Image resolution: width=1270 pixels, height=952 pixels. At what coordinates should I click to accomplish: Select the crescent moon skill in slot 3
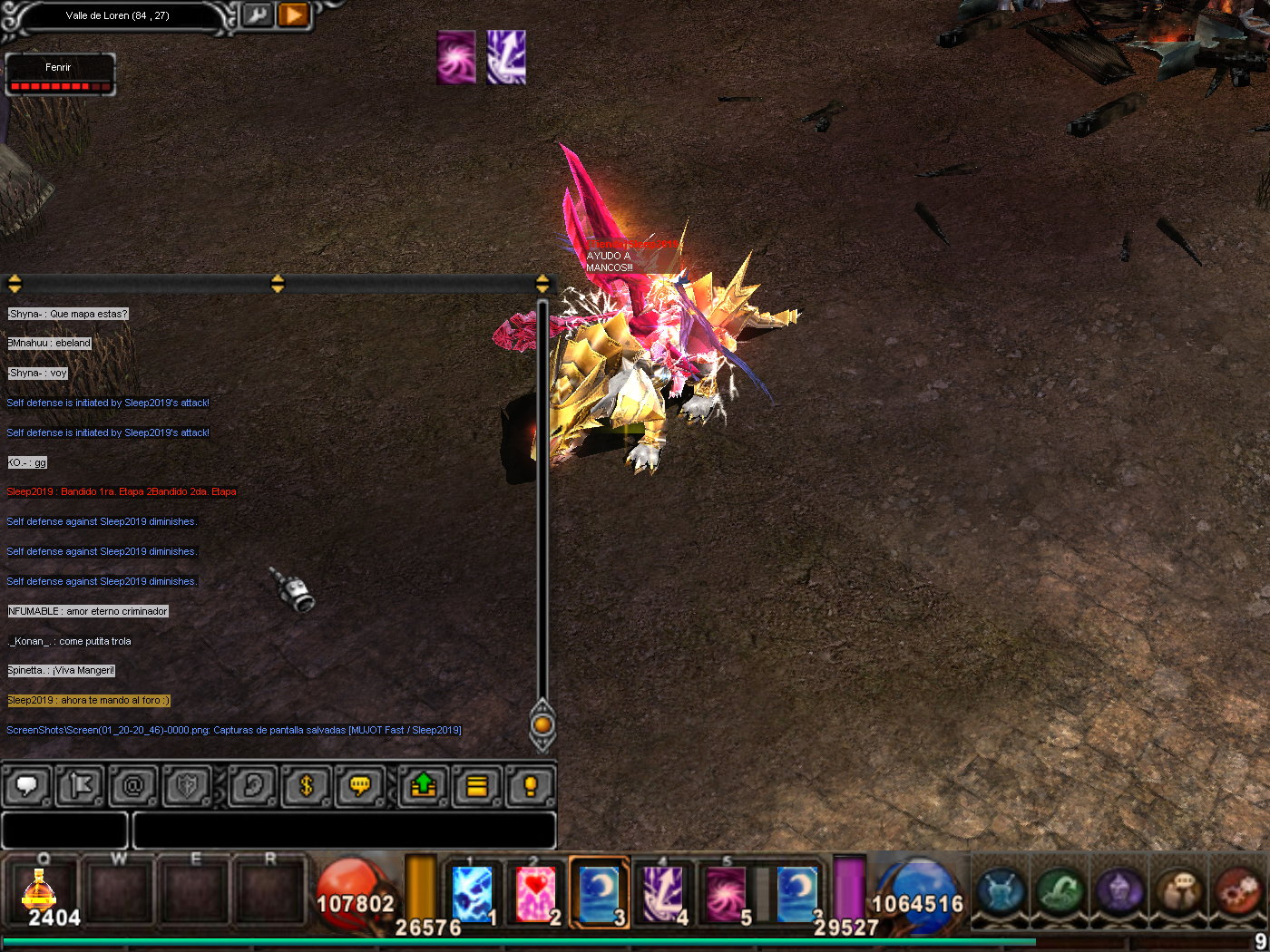click(600, 892)
